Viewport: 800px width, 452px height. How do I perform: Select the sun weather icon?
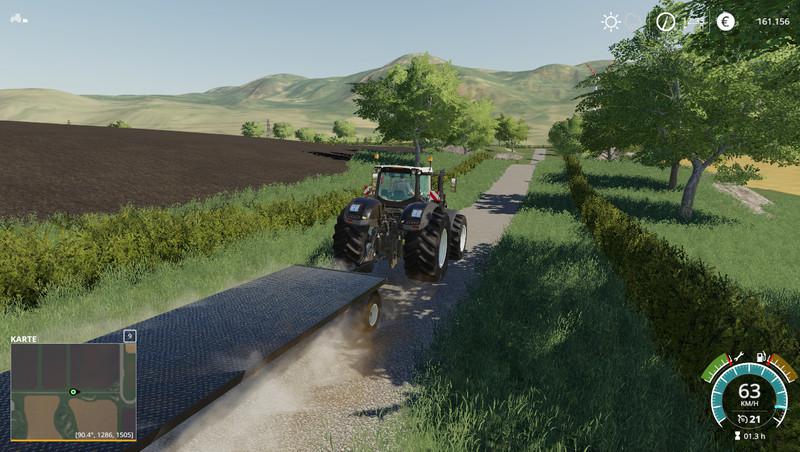point(610,21)
